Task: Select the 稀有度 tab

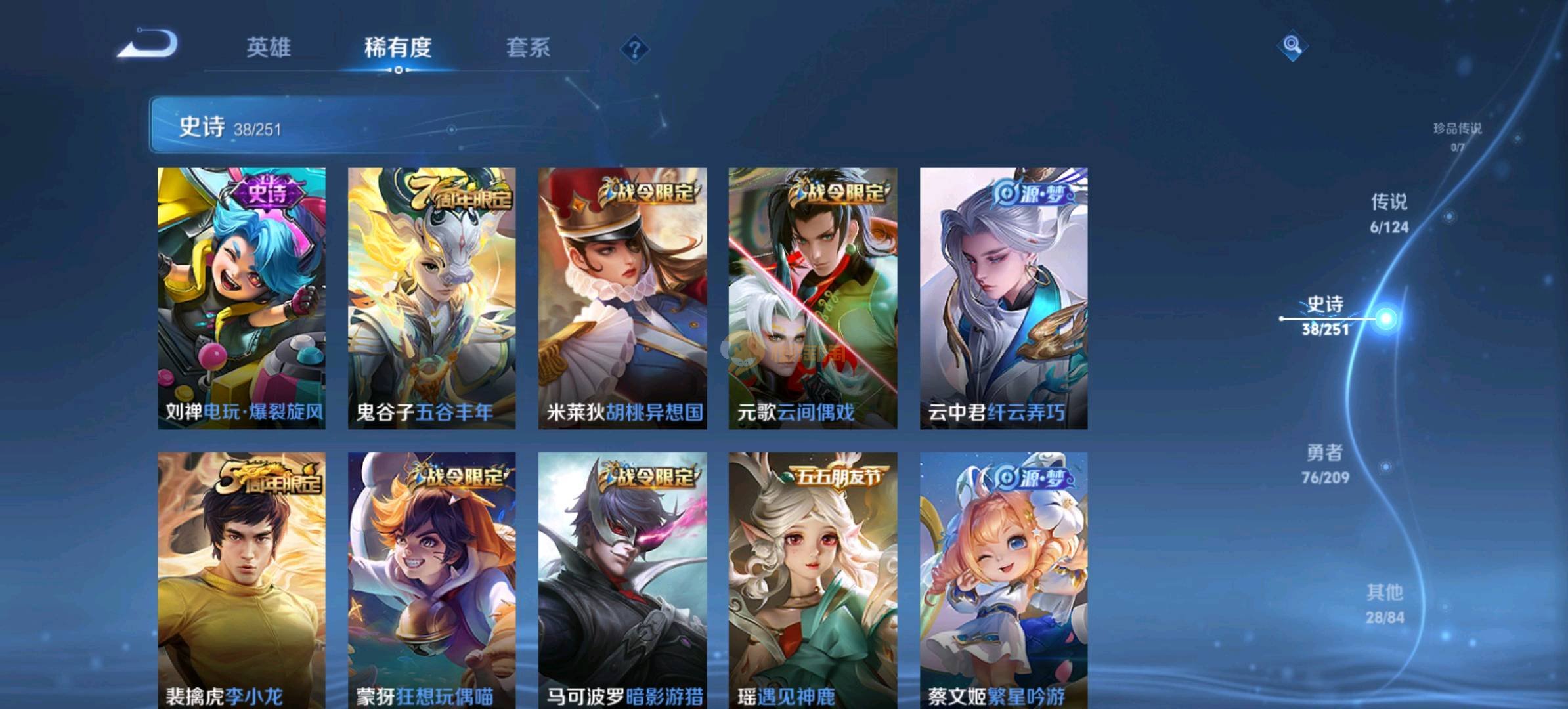Action: (398, 48)
